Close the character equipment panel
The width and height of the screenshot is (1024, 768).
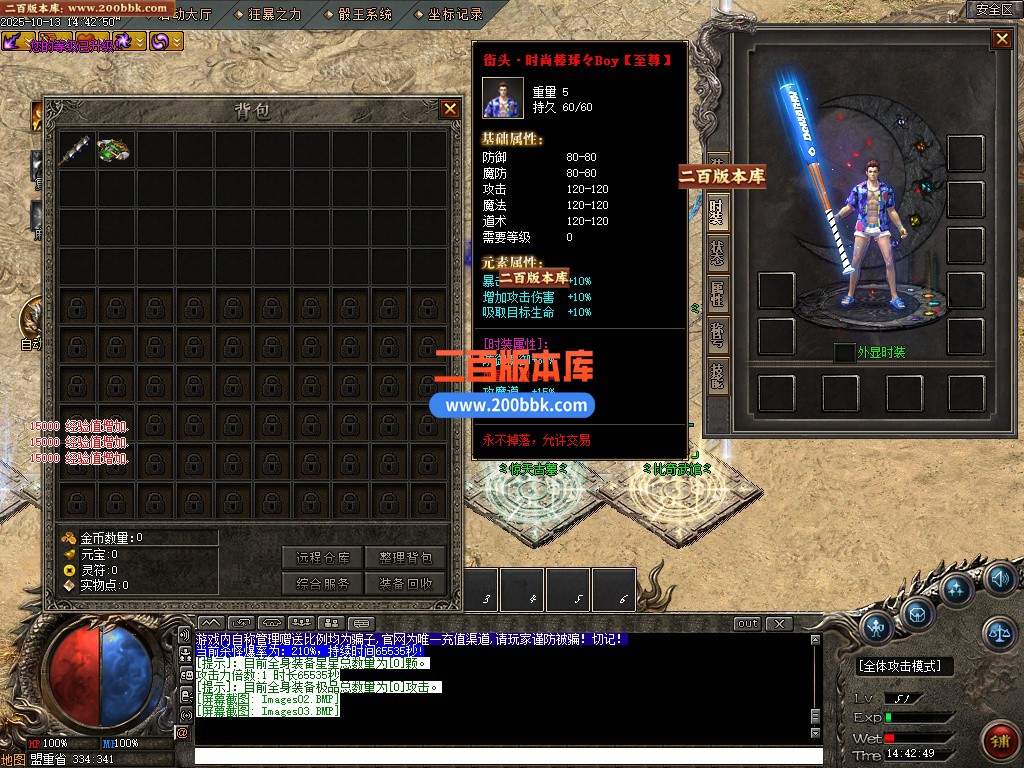1001,39
